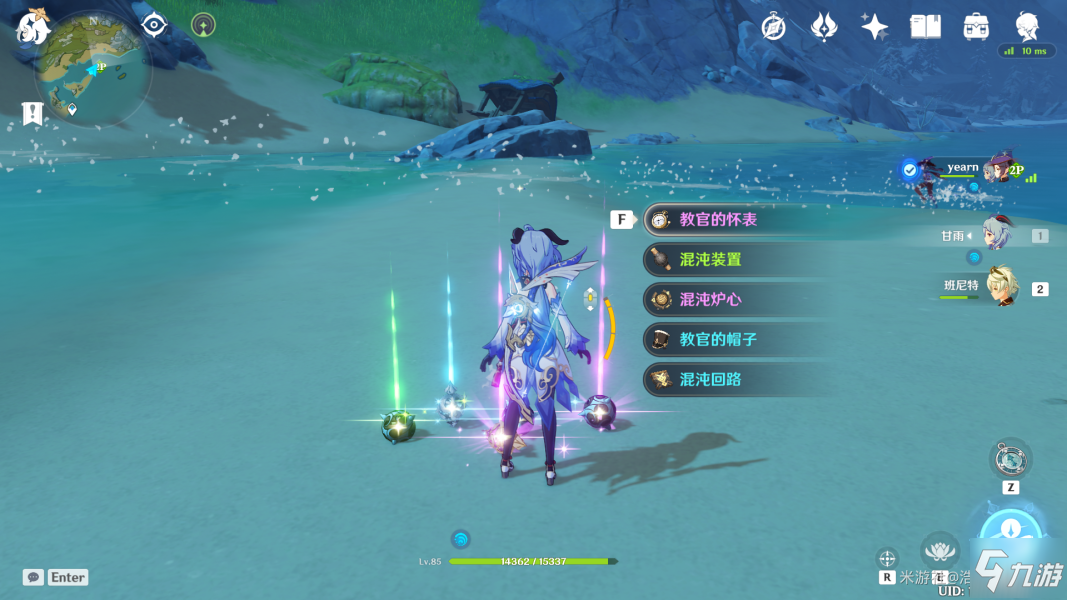Open the circular minimap

(92, 68)
